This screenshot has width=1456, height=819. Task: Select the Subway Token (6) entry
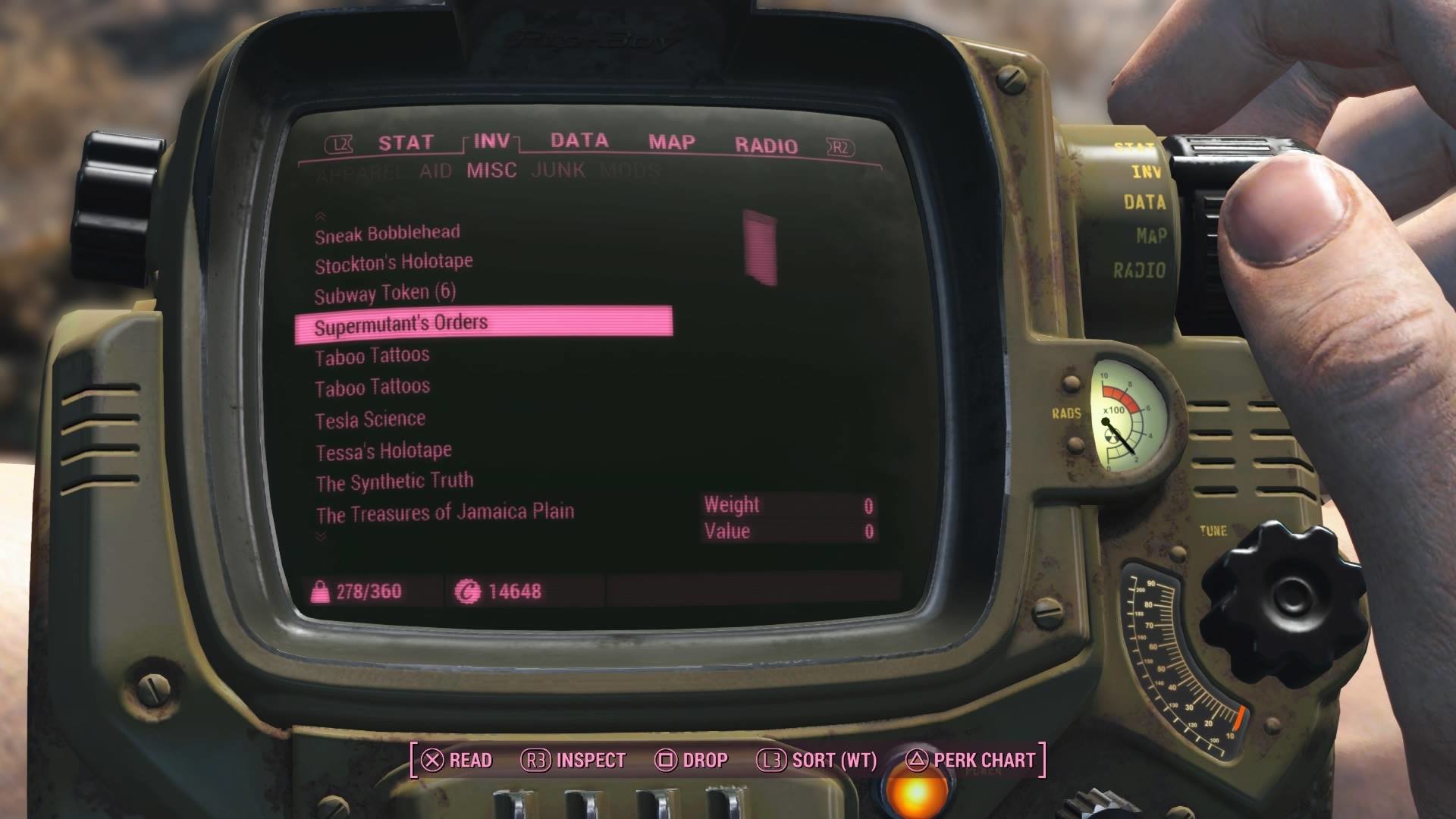coord(385,293)
